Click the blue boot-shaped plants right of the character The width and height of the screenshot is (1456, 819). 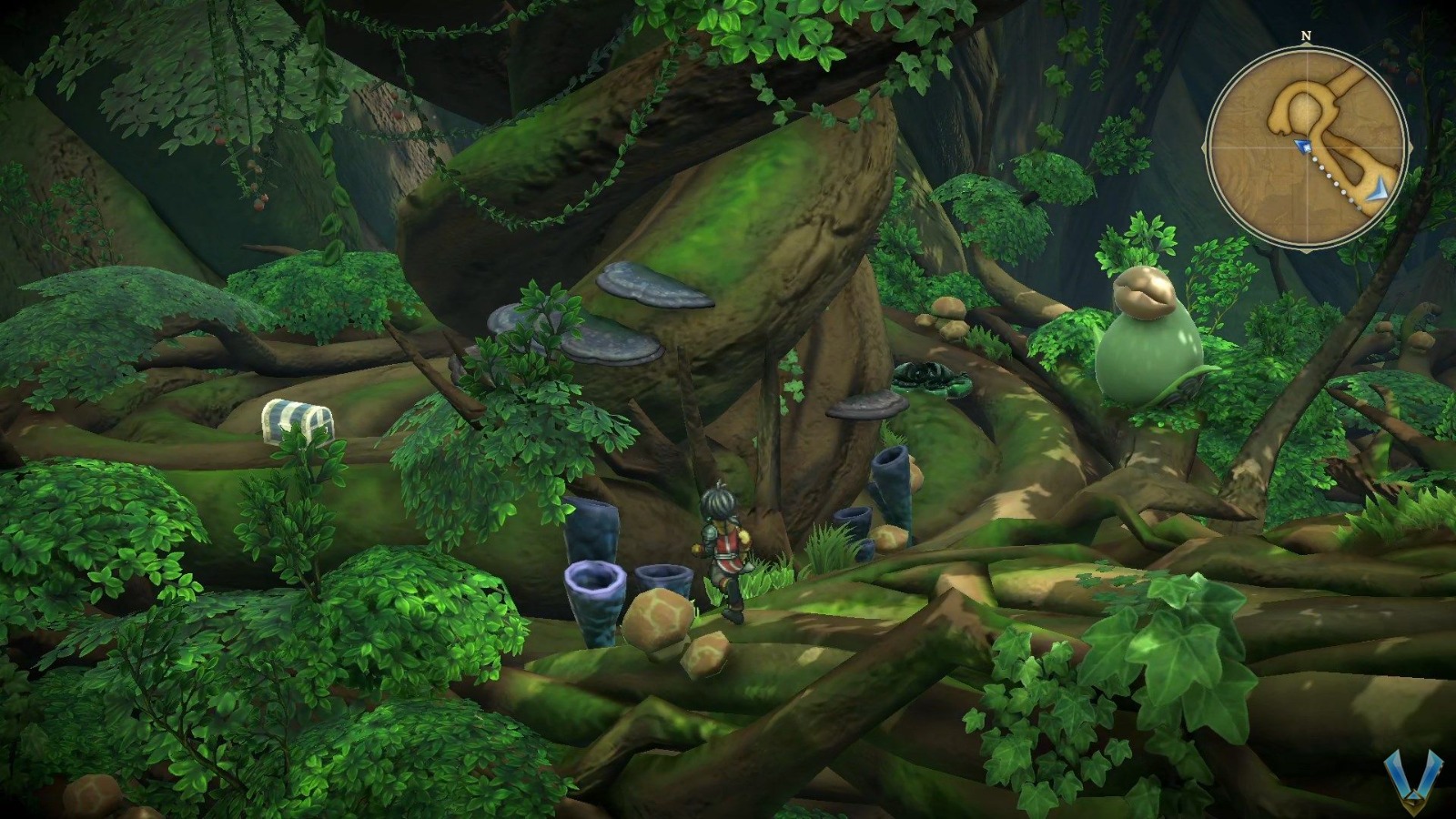(x=887, y=491)
